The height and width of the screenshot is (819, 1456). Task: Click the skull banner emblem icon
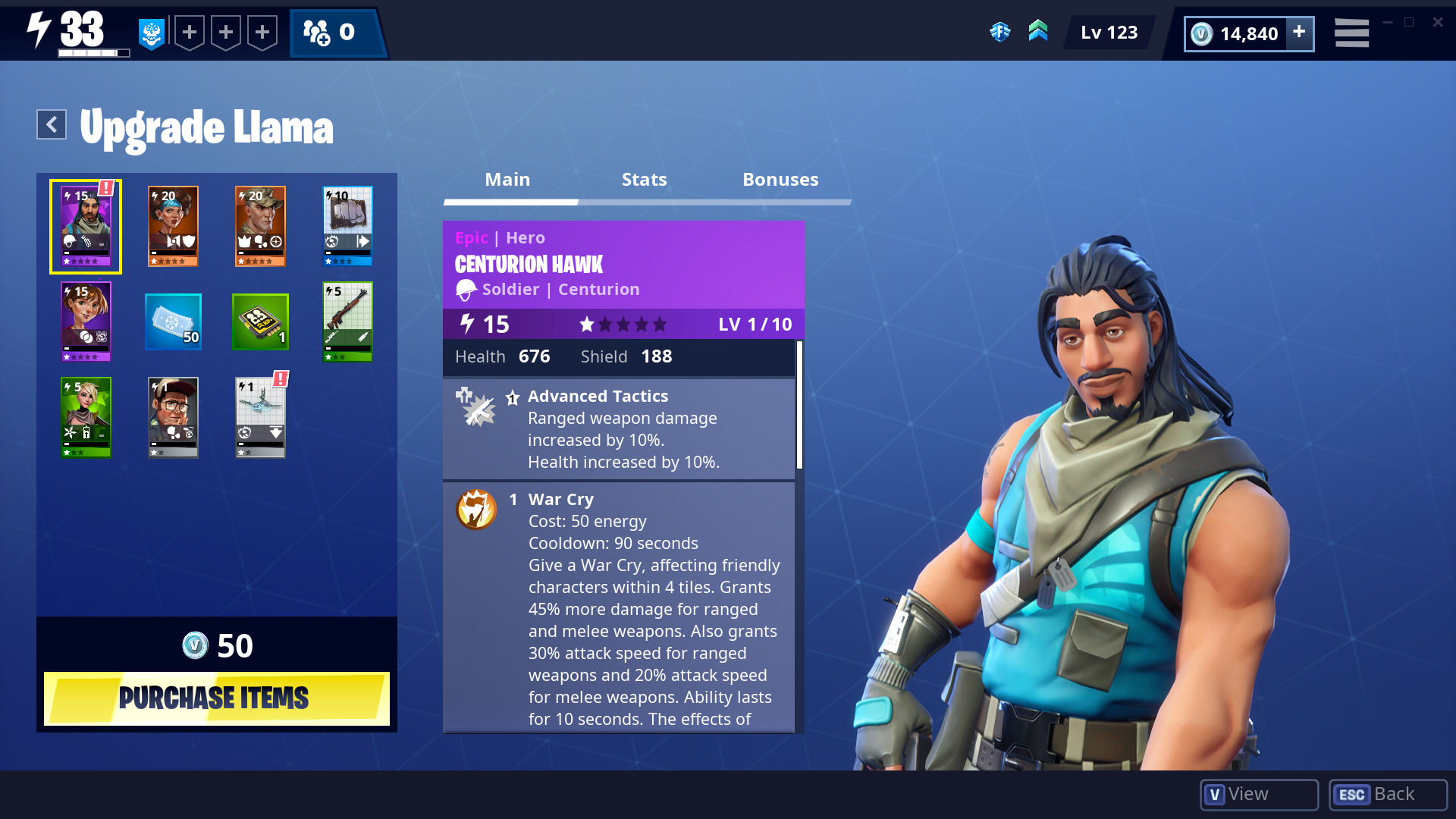tap(151, 33)
